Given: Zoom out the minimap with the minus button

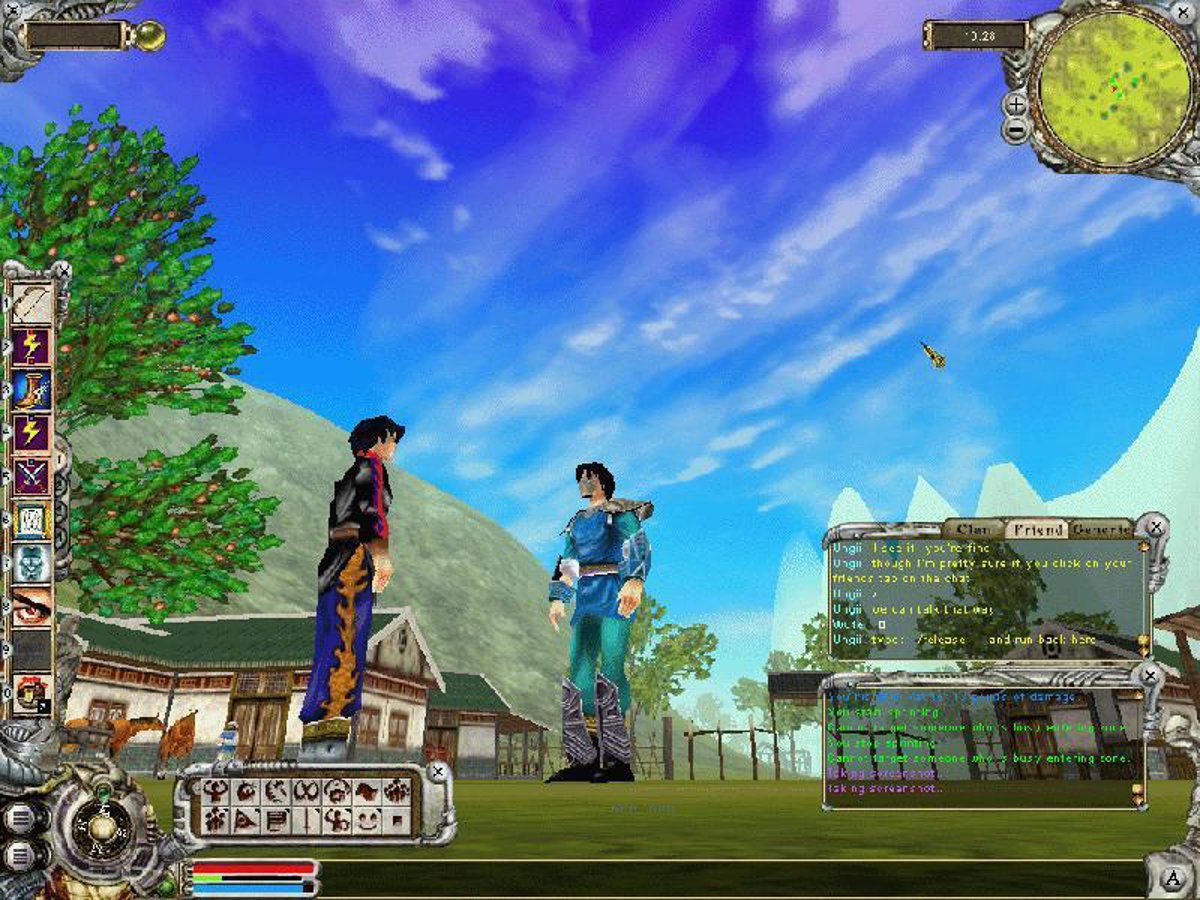Looking at the screenshot, I should [x=1015, y=131].
